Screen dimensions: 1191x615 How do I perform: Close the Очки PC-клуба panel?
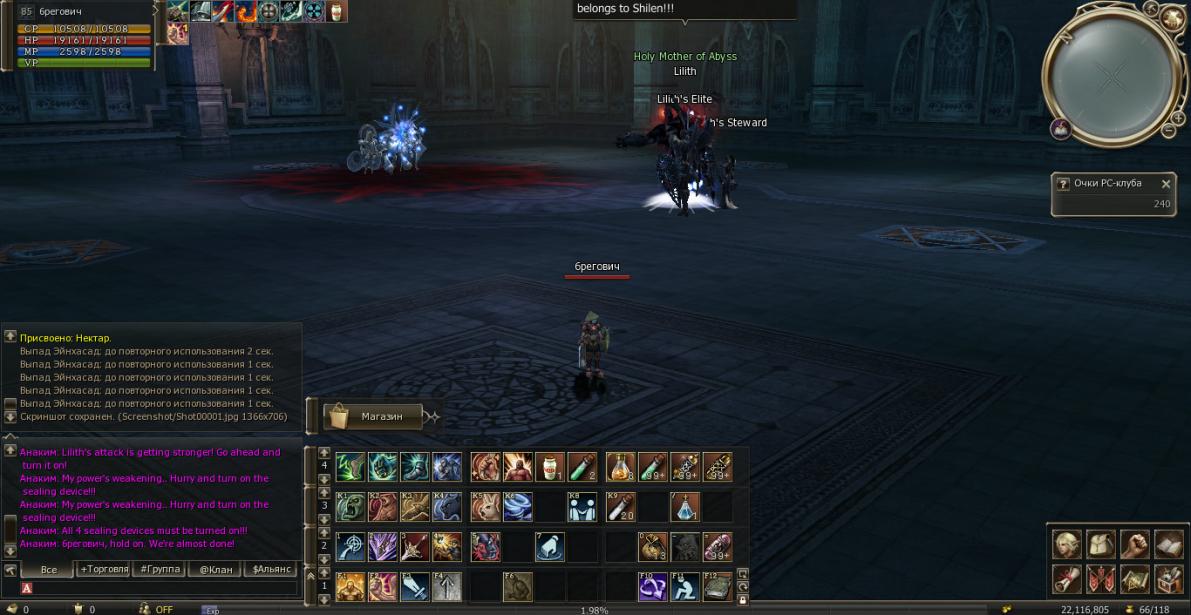click(1165, 184)
